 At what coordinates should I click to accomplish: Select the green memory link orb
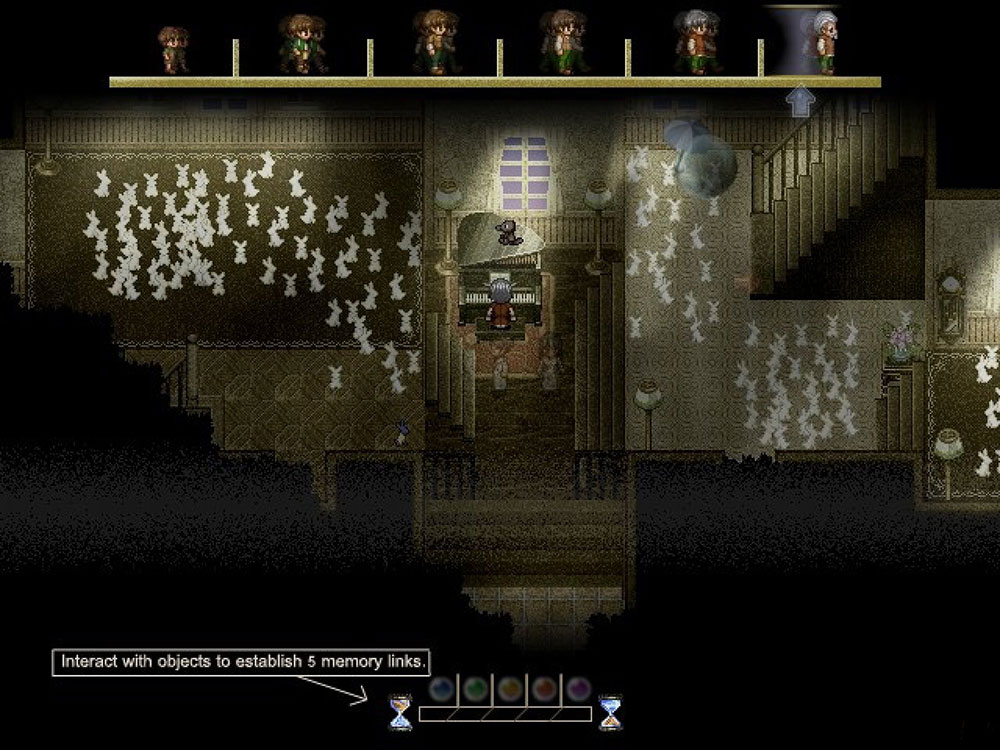pyautogui.click(x=475, y=689)
